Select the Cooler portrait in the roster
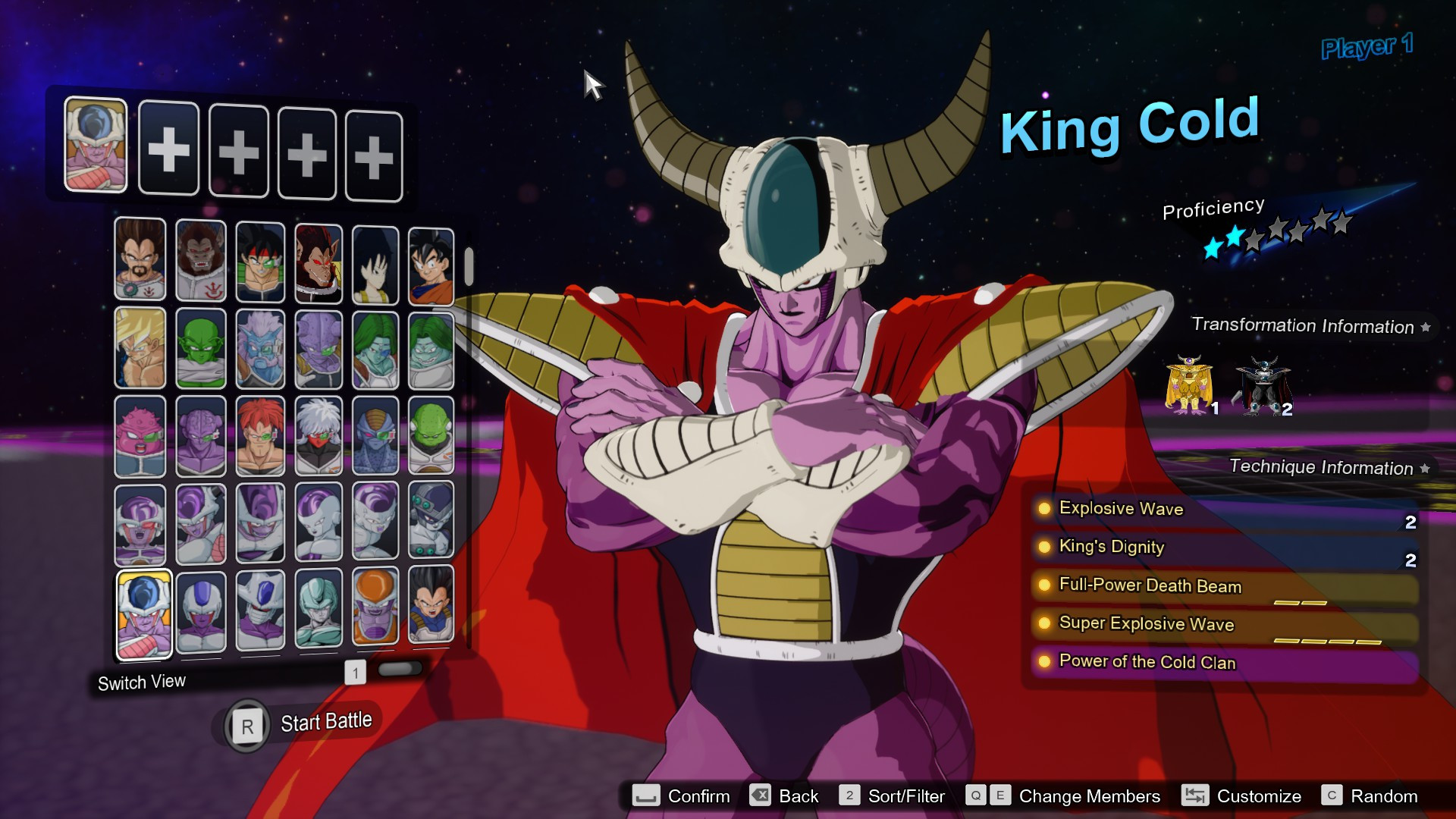1456x819 pixels. pyautogui.click(x=200, y=613)
